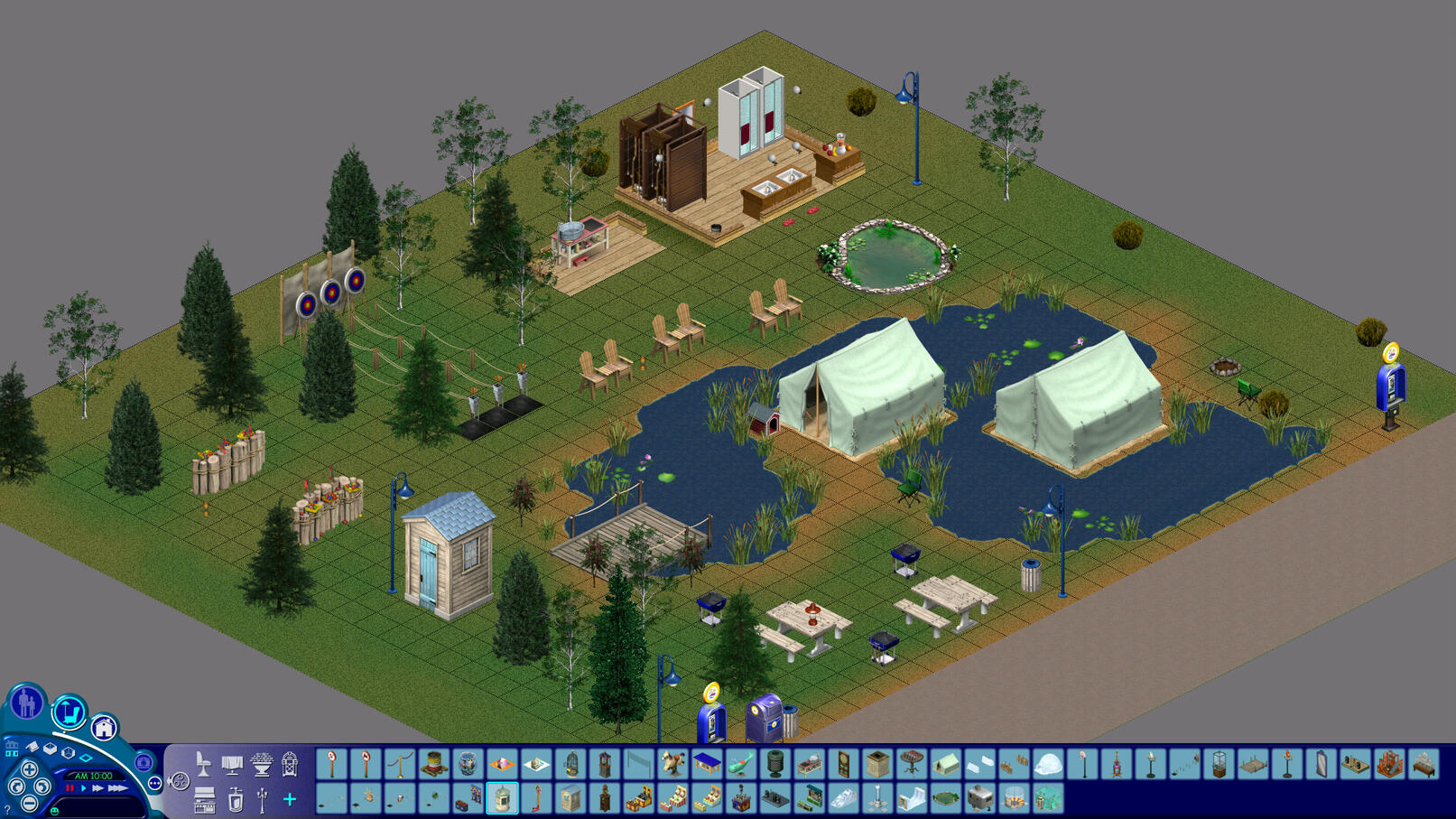Image resolution: width=1456 pixels, height=819 pixels.
Task: Zoom in using the plus magnifier button
Action: click(30, 770)
